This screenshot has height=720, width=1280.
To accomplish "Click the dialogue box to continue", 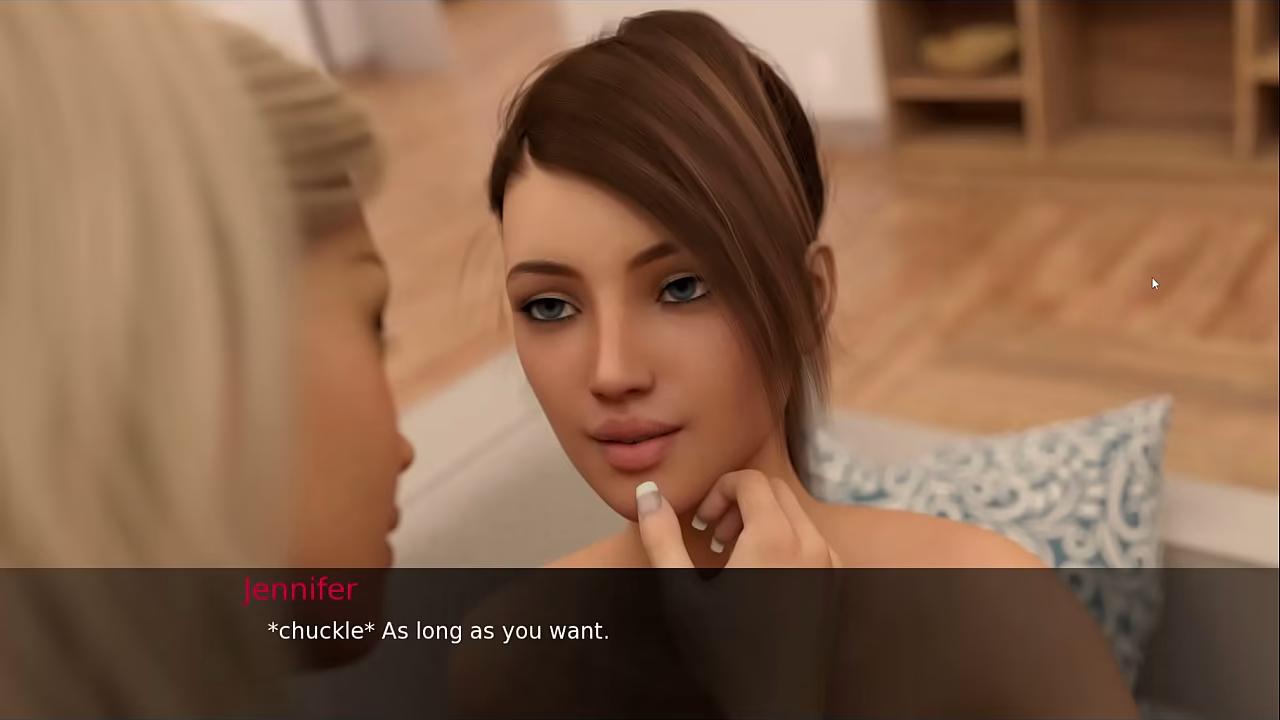I will (640, 640).
